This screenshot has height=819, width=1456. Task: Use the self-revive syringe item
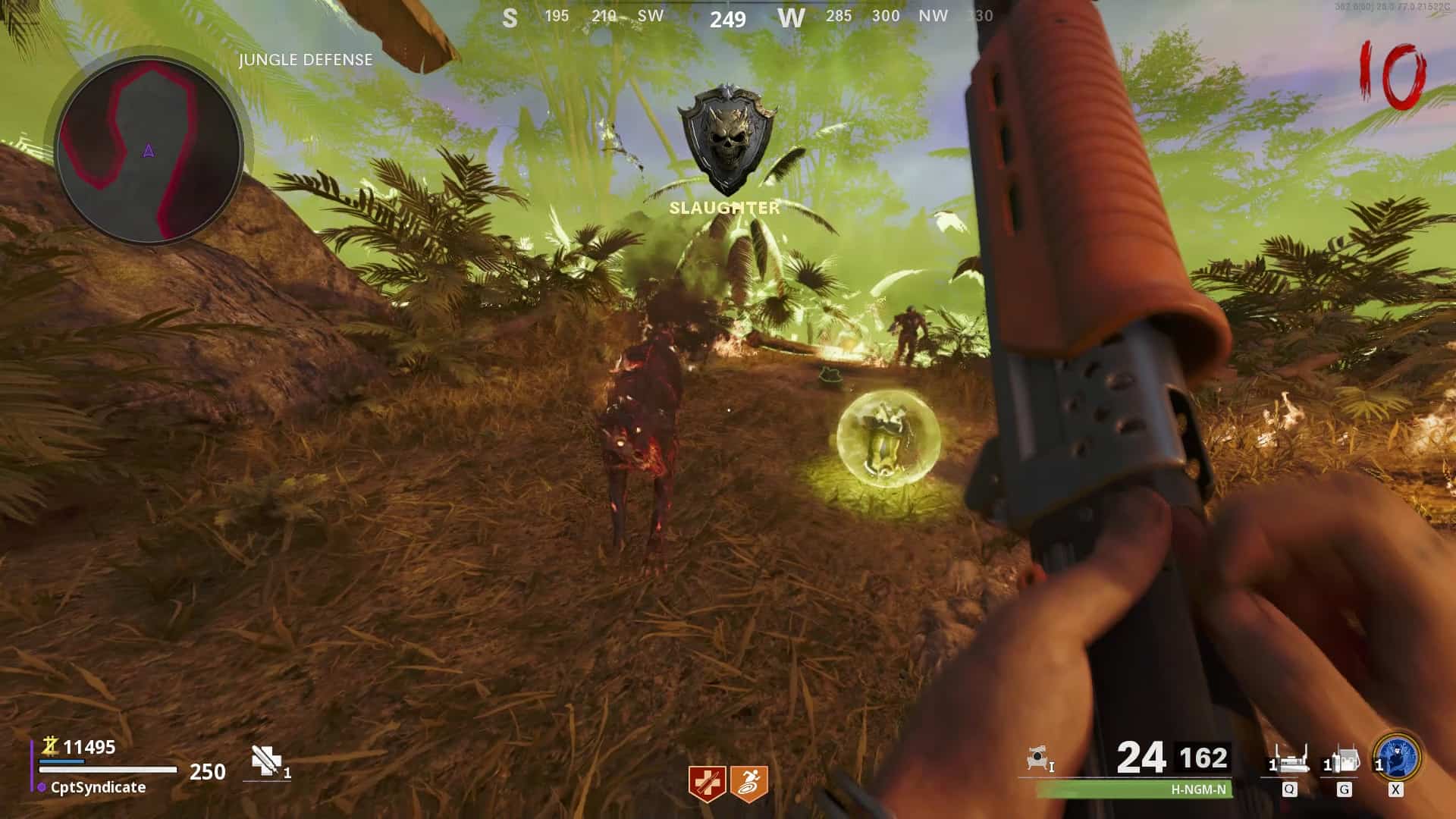point(267,761)
